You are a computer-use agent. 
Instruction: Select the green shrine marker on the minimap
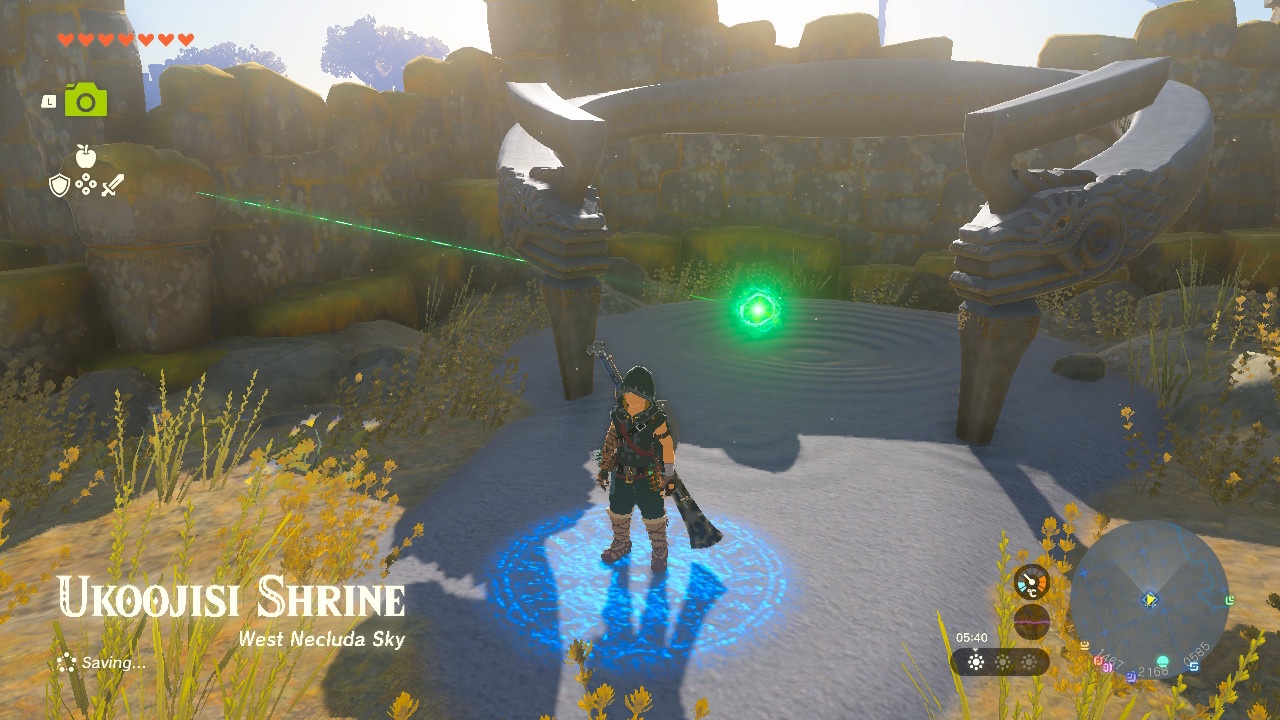click(x=1230, y=601)
